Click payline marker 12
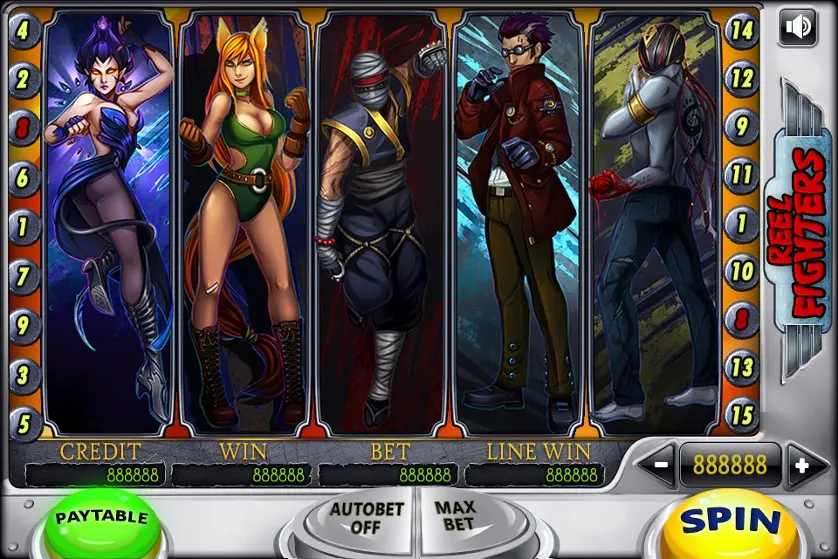The height and width of the screenshot is (559, 838). click(741, 77)
